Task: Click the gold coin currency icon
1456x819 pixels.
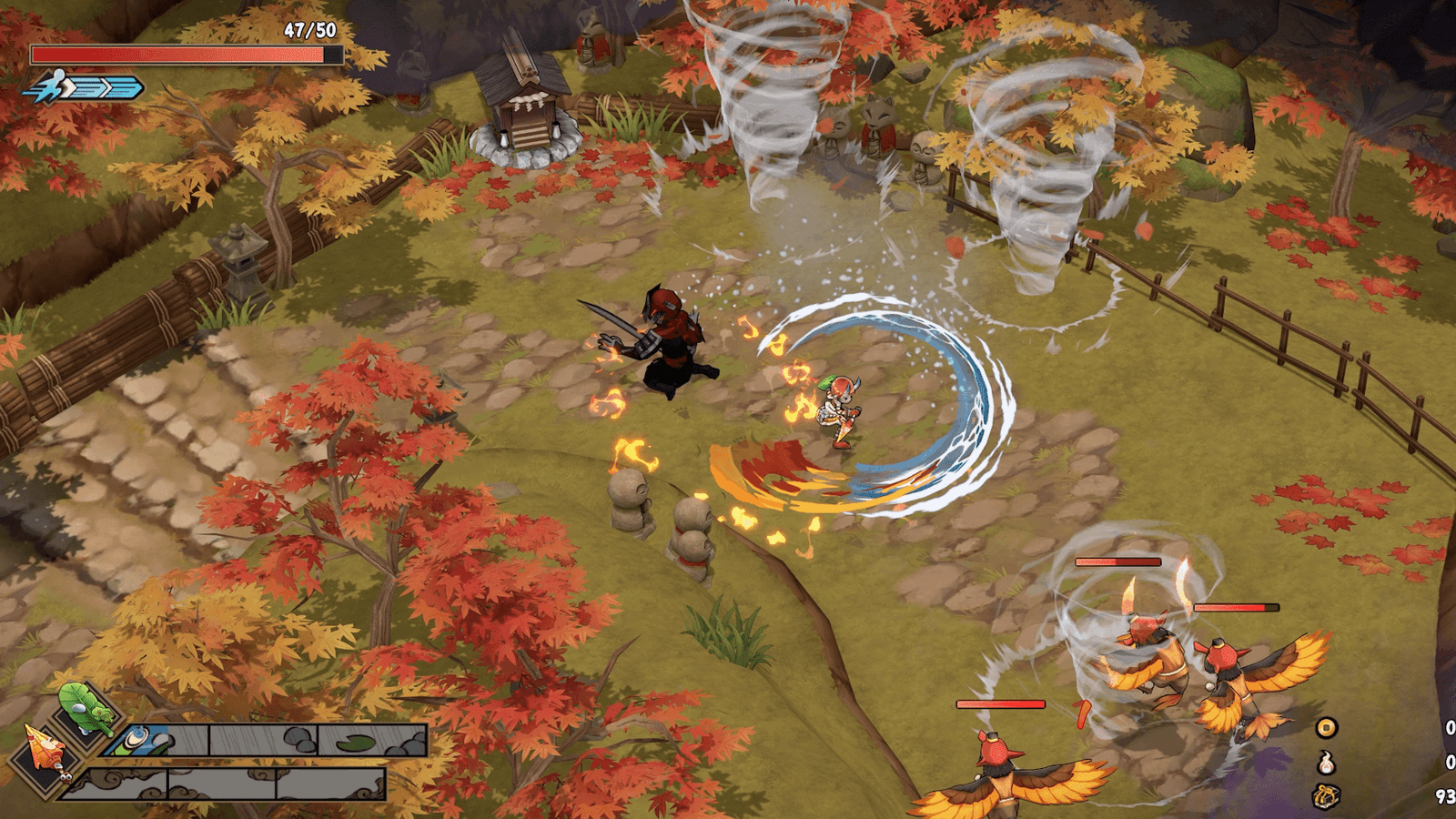Action: click(x=1327, y=727)
